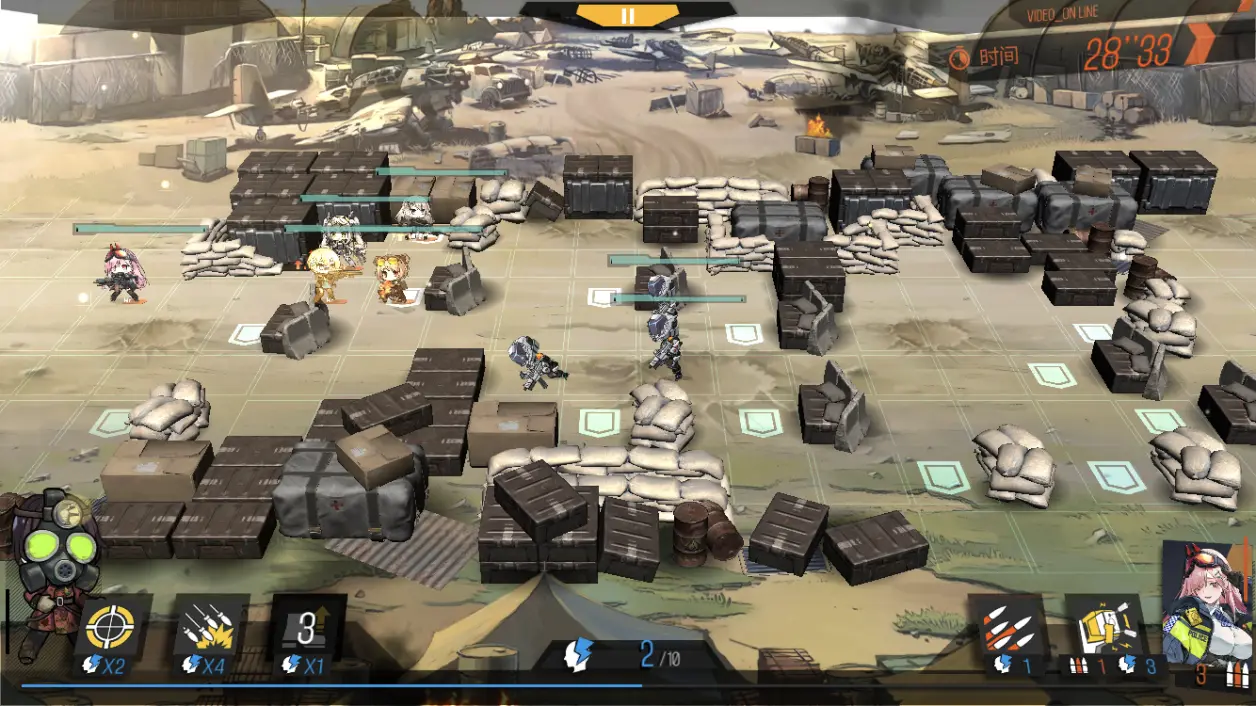The image size is (1256, 706).
Task: Pause the battle with the orange pause button
Action: click(627, 15)
